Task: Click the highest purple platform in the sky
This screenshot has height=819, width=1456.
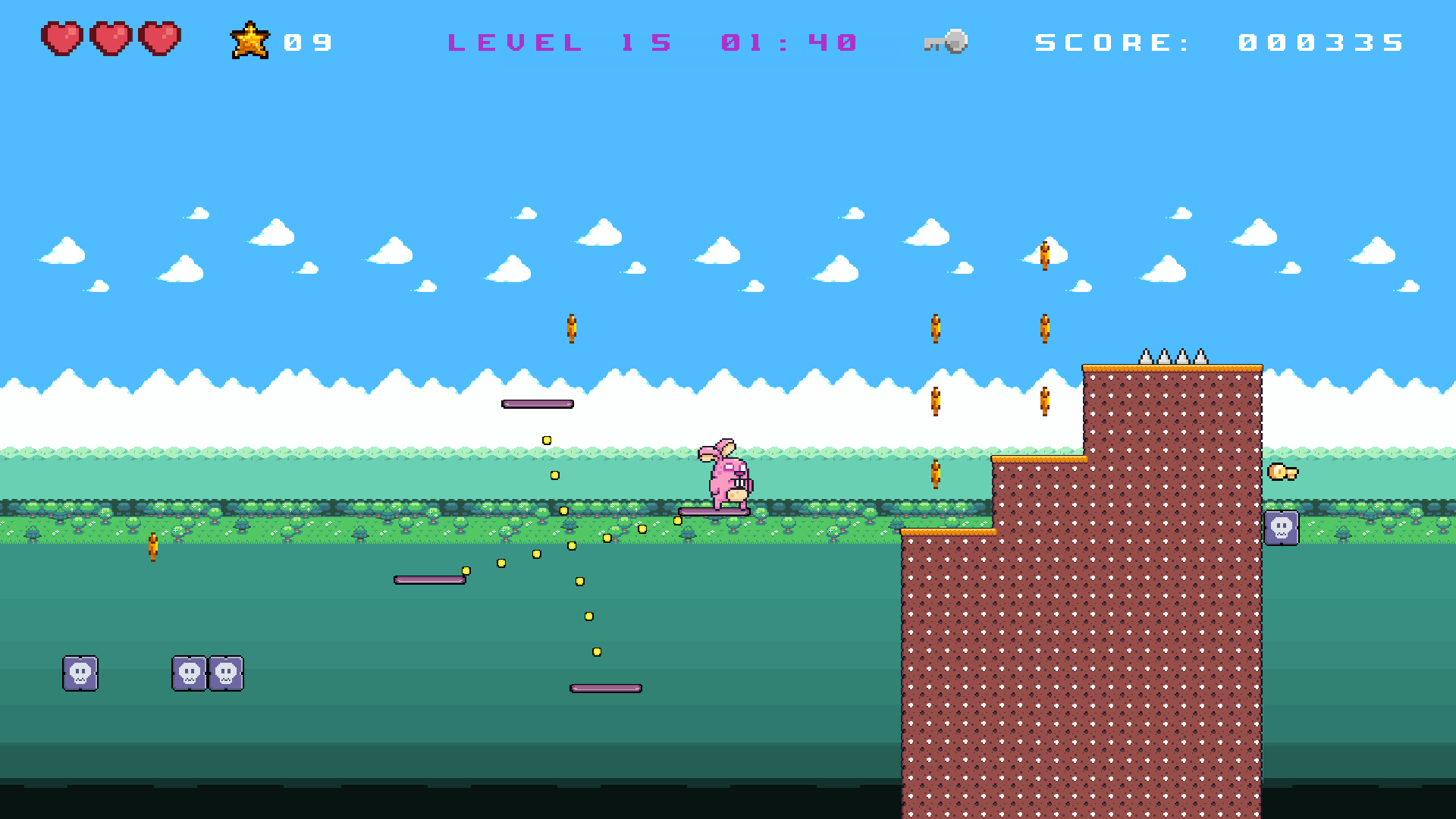Action: point(537,404)
